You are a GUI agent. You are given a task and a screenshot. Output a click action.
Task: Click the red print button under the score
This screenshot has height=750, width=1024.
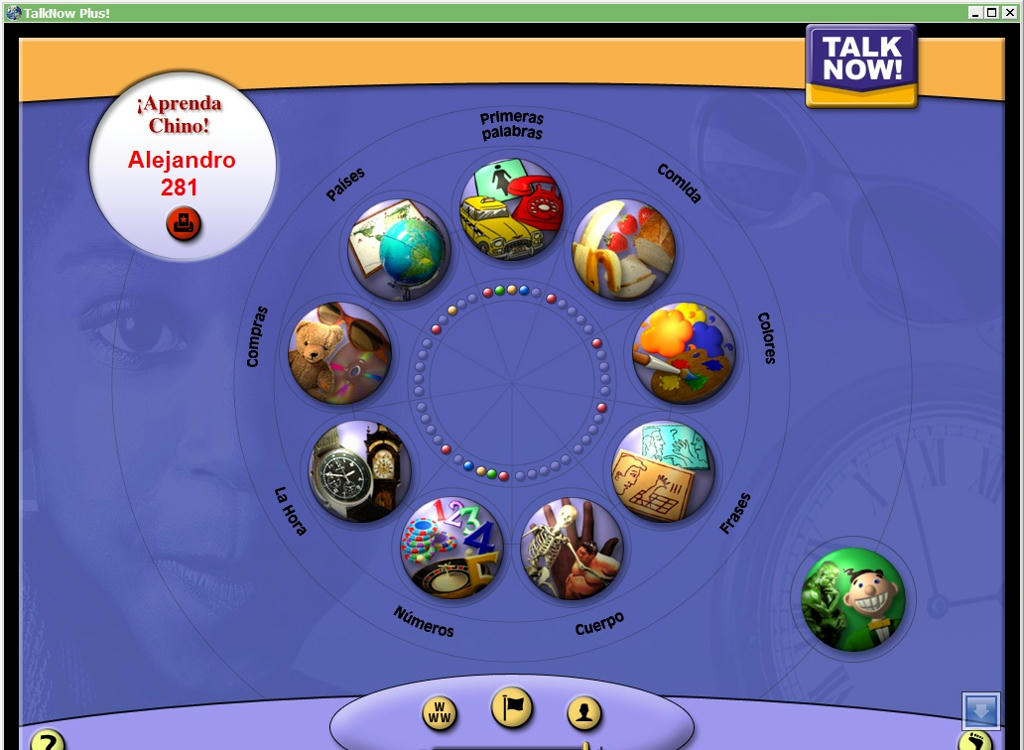click(183, 224)
